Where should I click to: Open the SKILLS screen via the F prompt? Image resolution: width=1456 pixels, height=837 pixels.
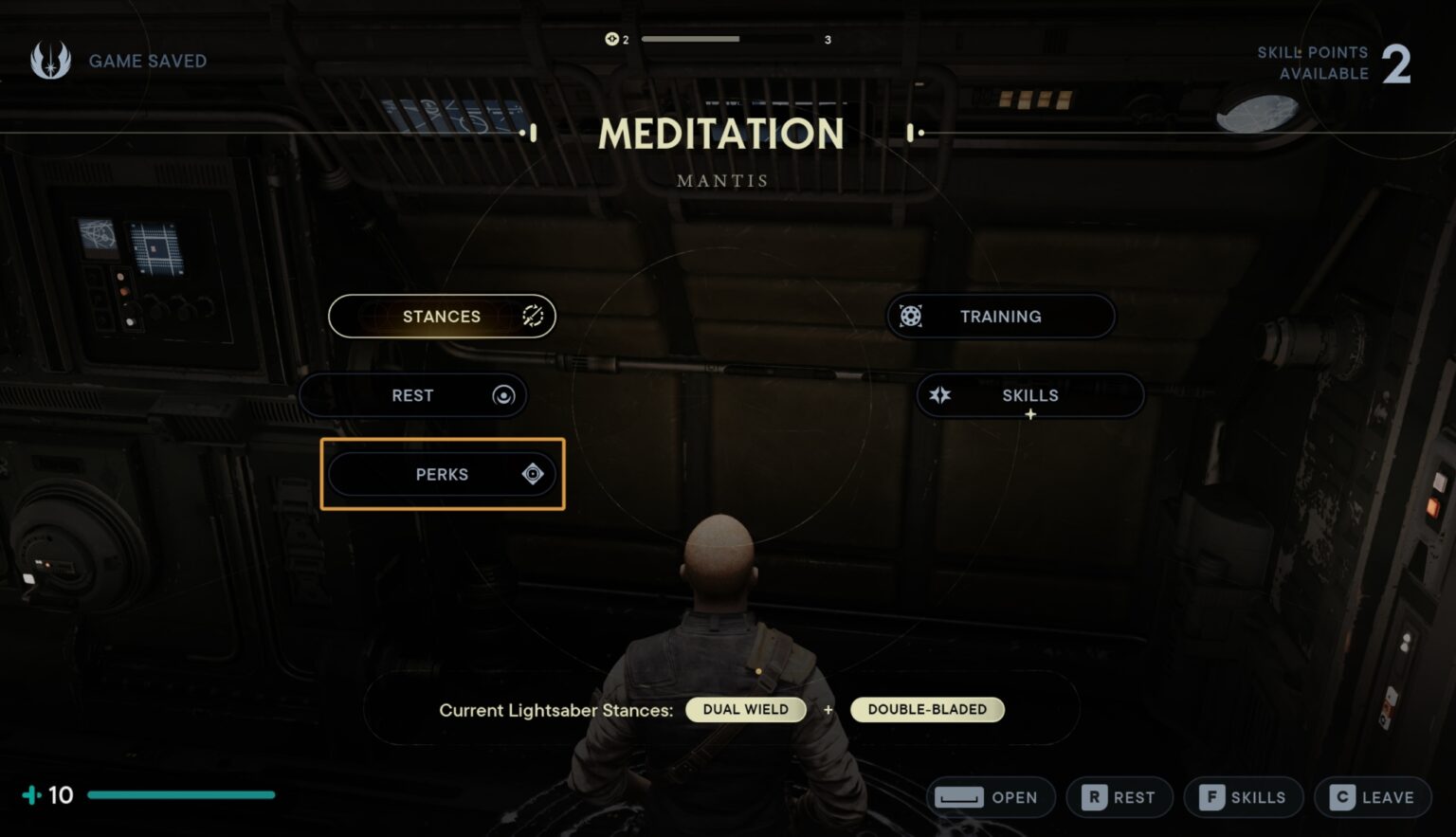tap(1243, 797)
